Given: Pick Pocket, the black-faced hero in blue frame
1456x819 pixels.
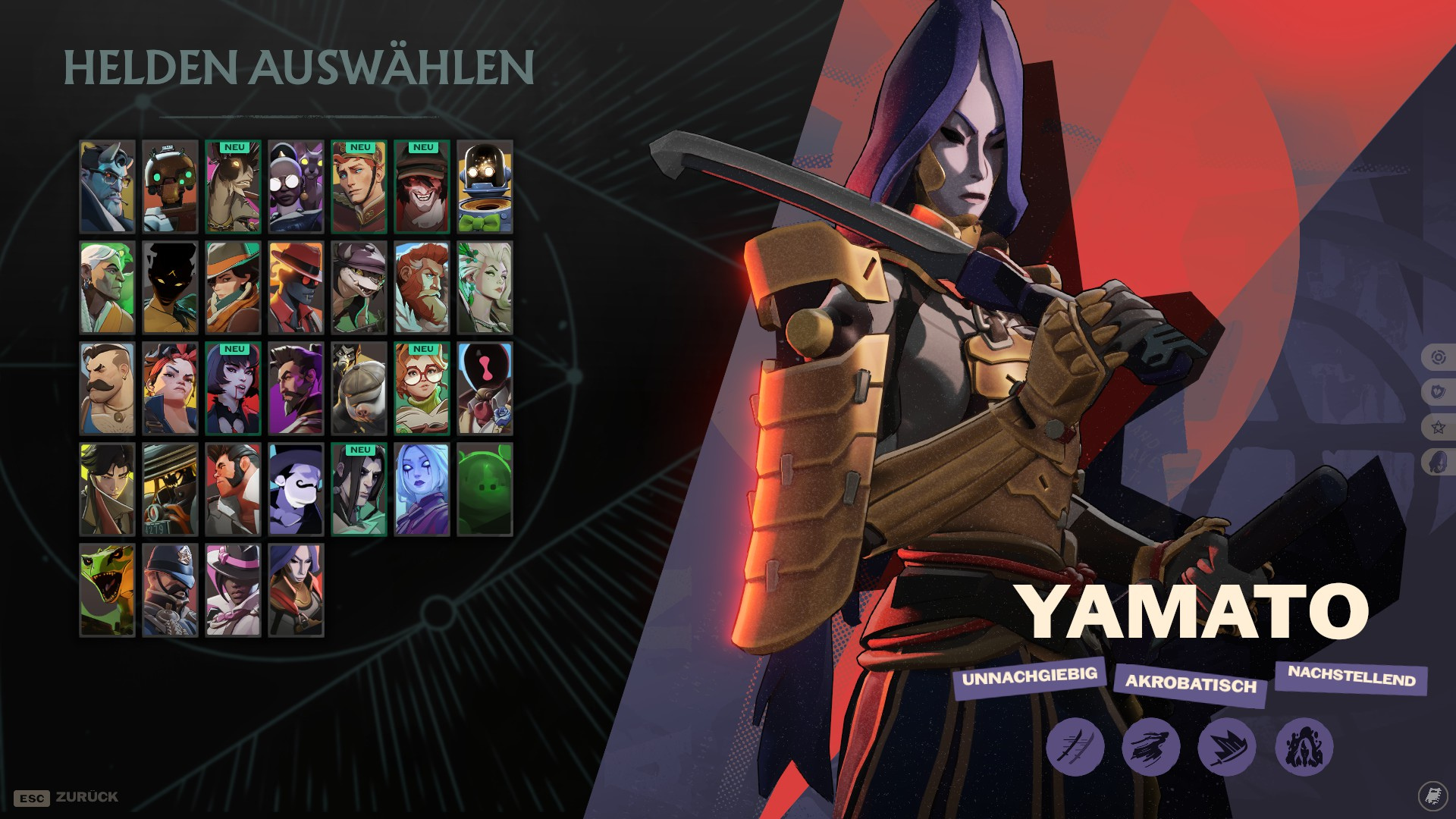Looking at the screenshot, I should pos(485,389).
